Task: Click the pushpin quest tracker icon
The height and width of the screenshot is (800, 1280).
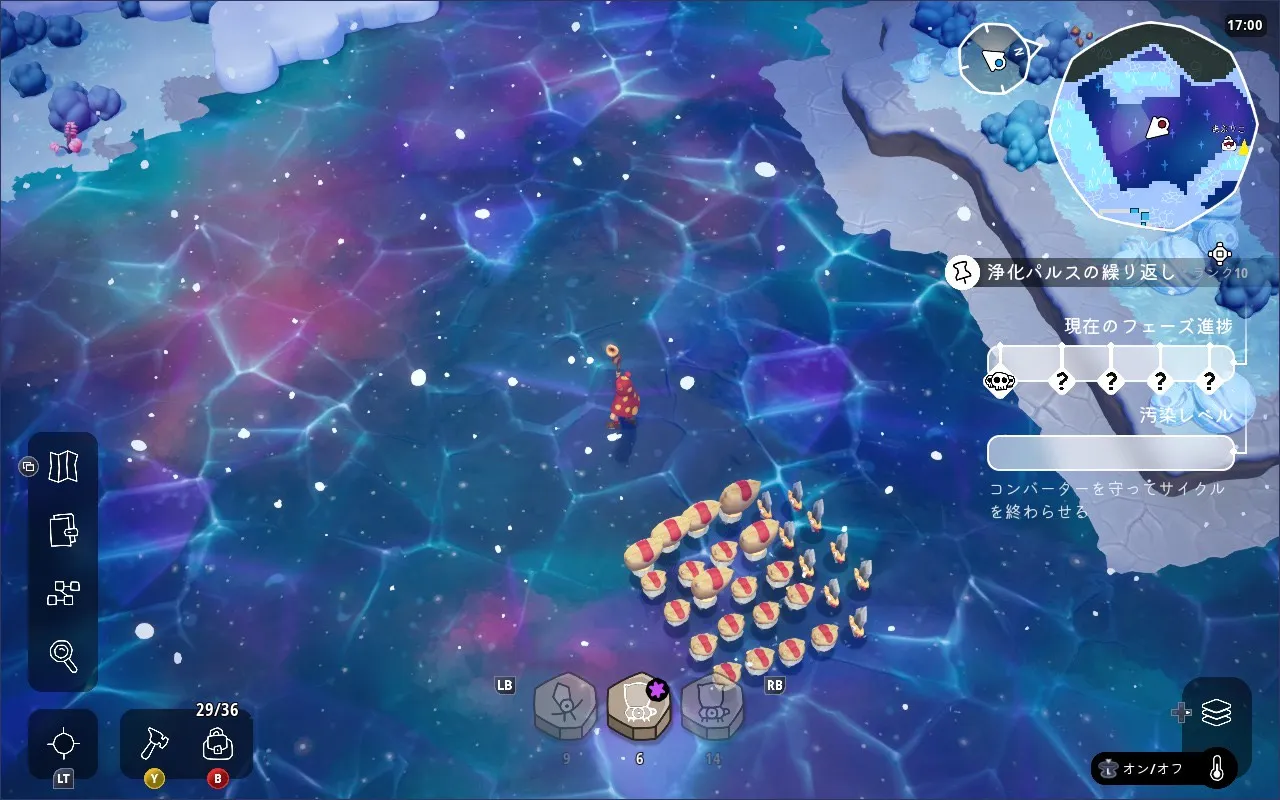Action: tap(964, 271)
